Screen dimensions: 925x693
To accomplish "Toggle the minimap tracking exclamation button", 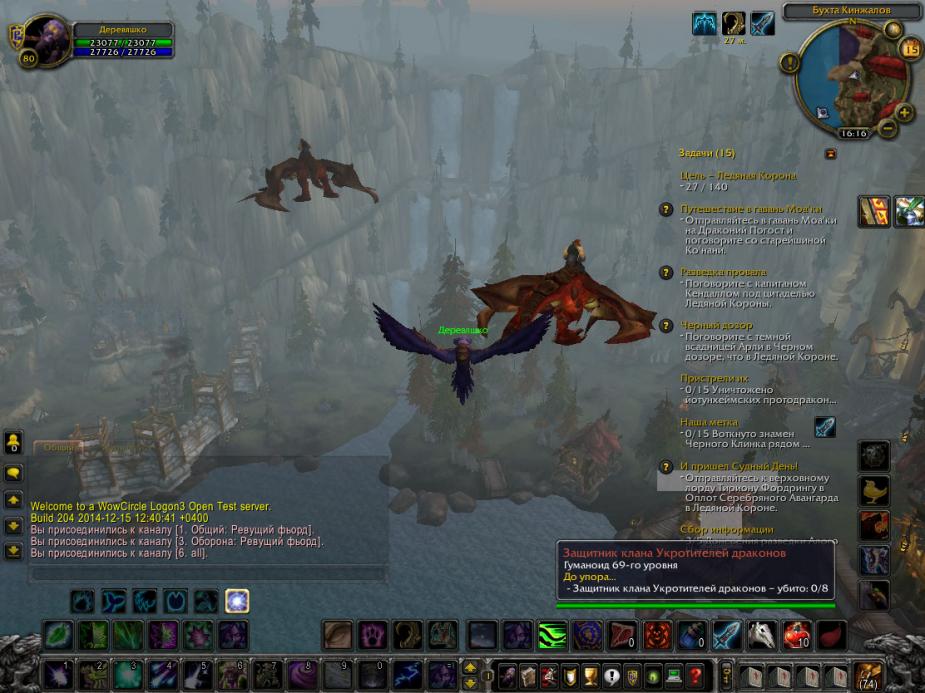I will [790, 63].
